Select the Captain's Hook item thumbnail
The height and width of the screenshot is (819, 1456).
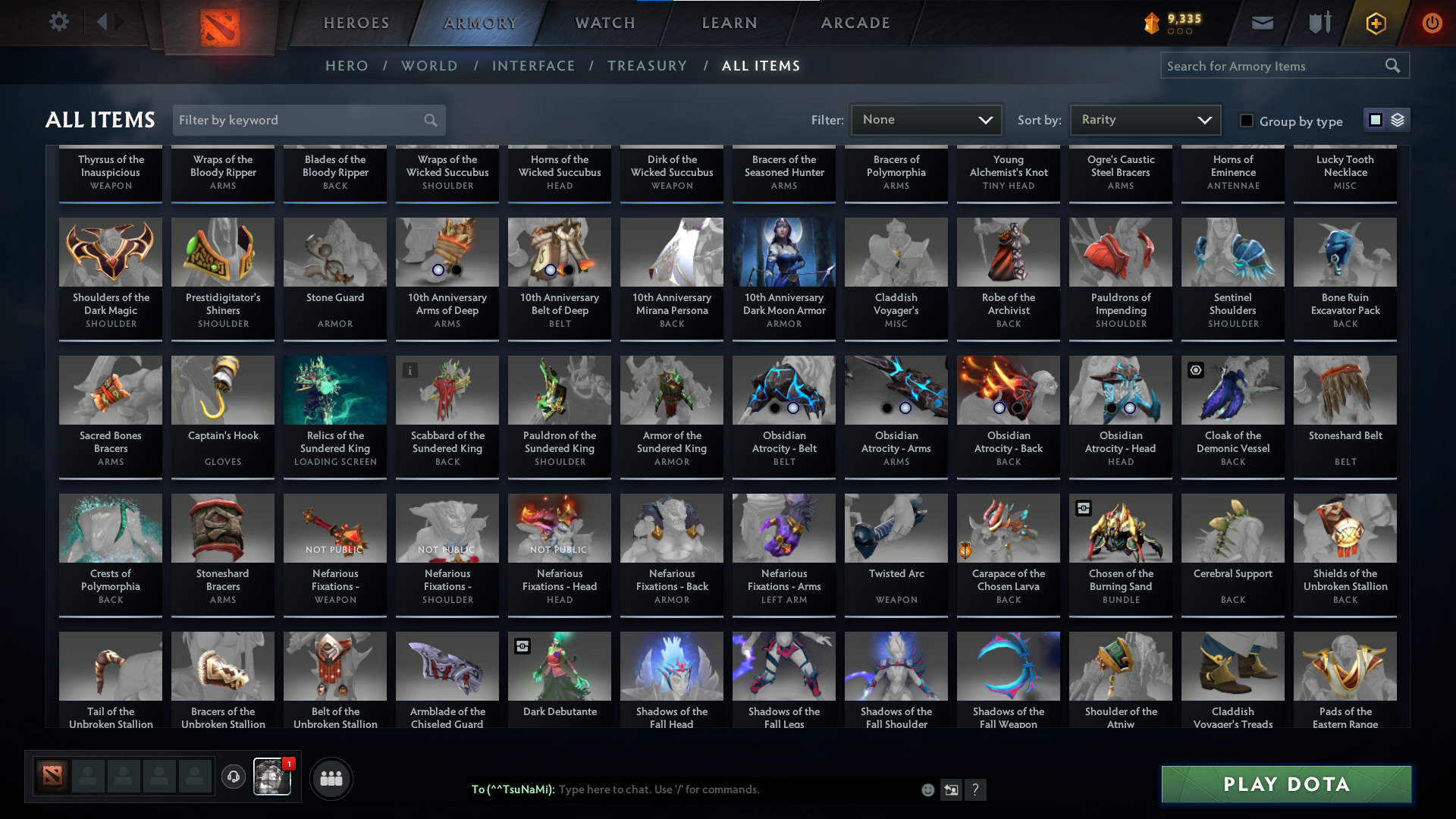coord(222,390)
